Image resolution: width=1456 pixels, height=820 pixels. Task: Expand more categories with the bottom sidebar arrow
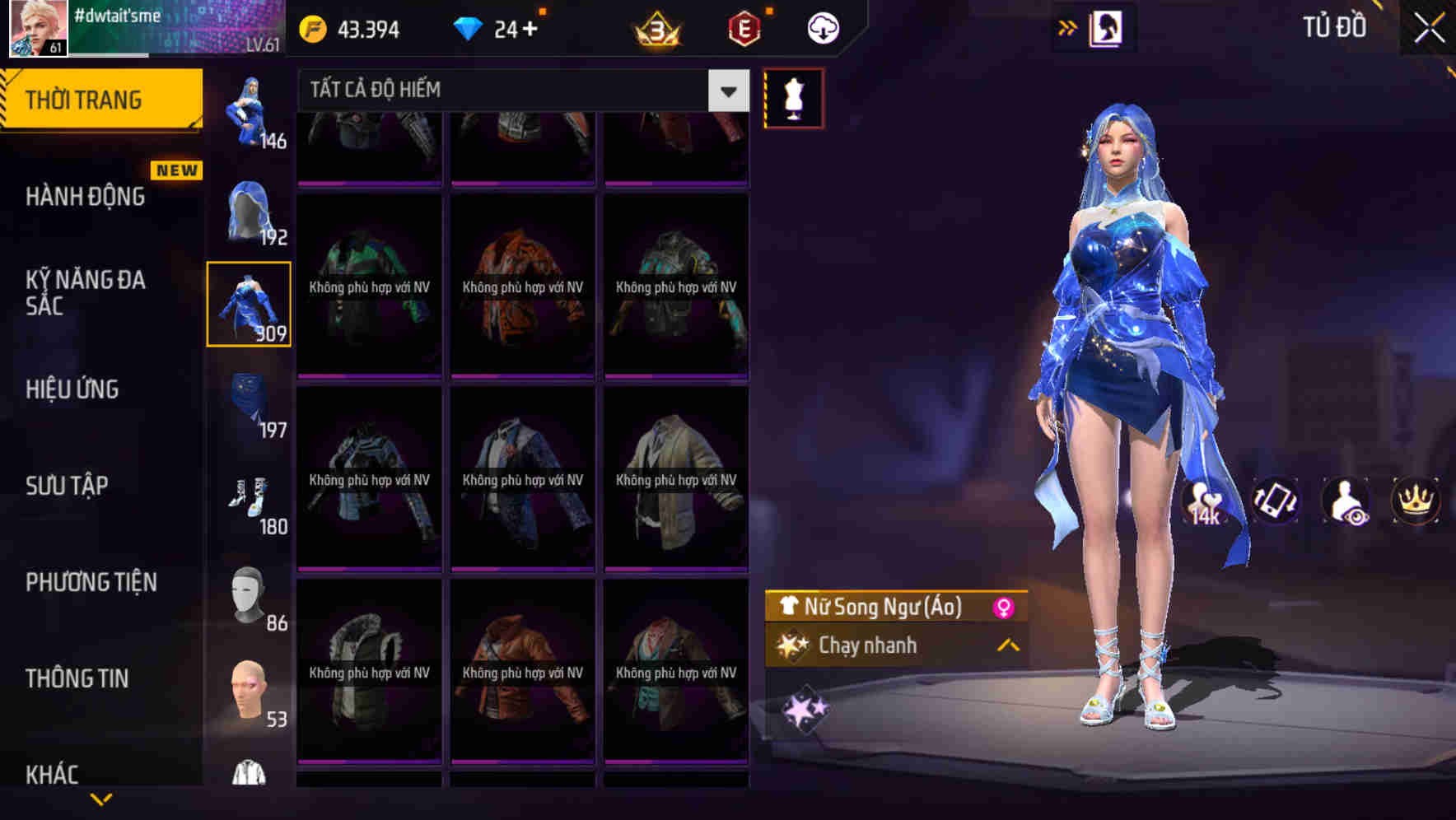[x=101, y=800]
